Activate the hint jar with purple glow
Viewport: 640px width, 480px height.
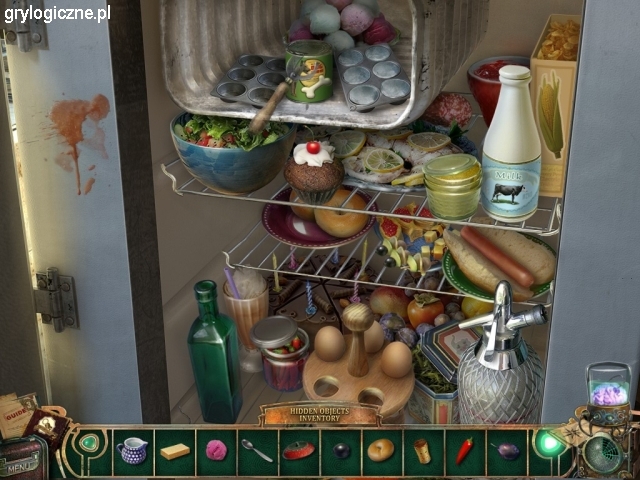pyautogui.click(x=608, y=388)
